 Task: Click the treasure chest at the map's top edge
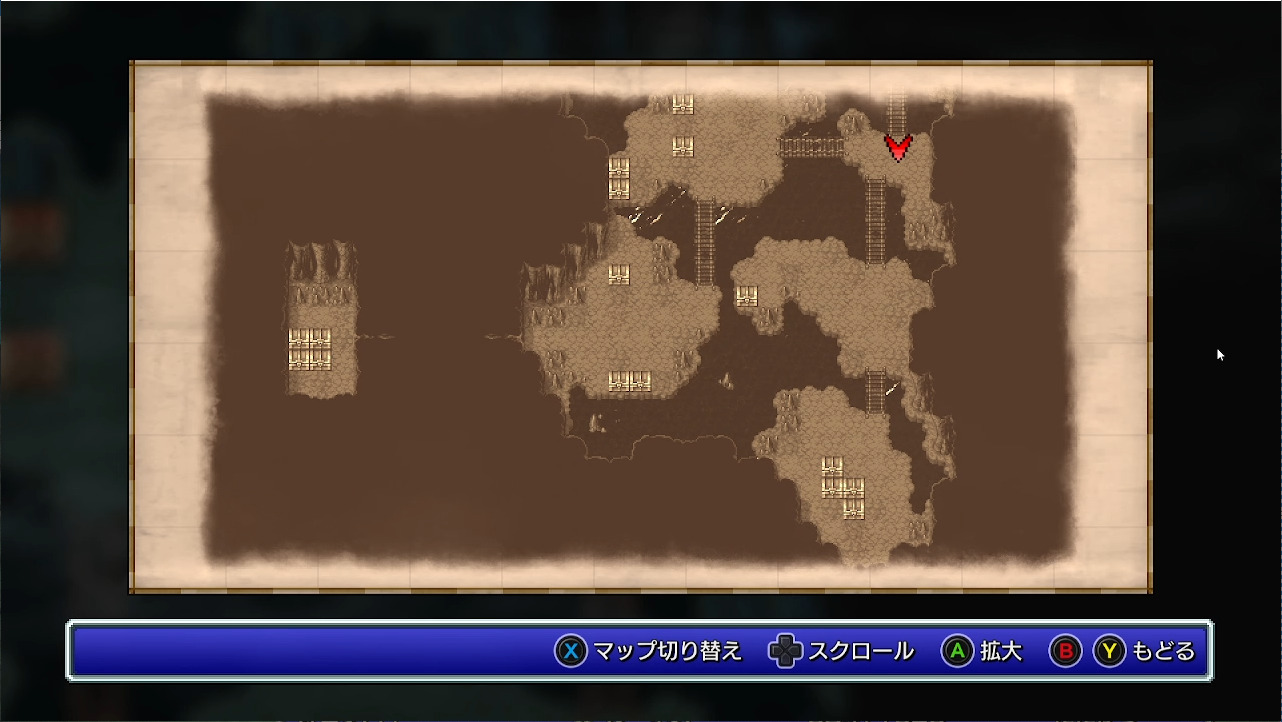pos(683,103)
